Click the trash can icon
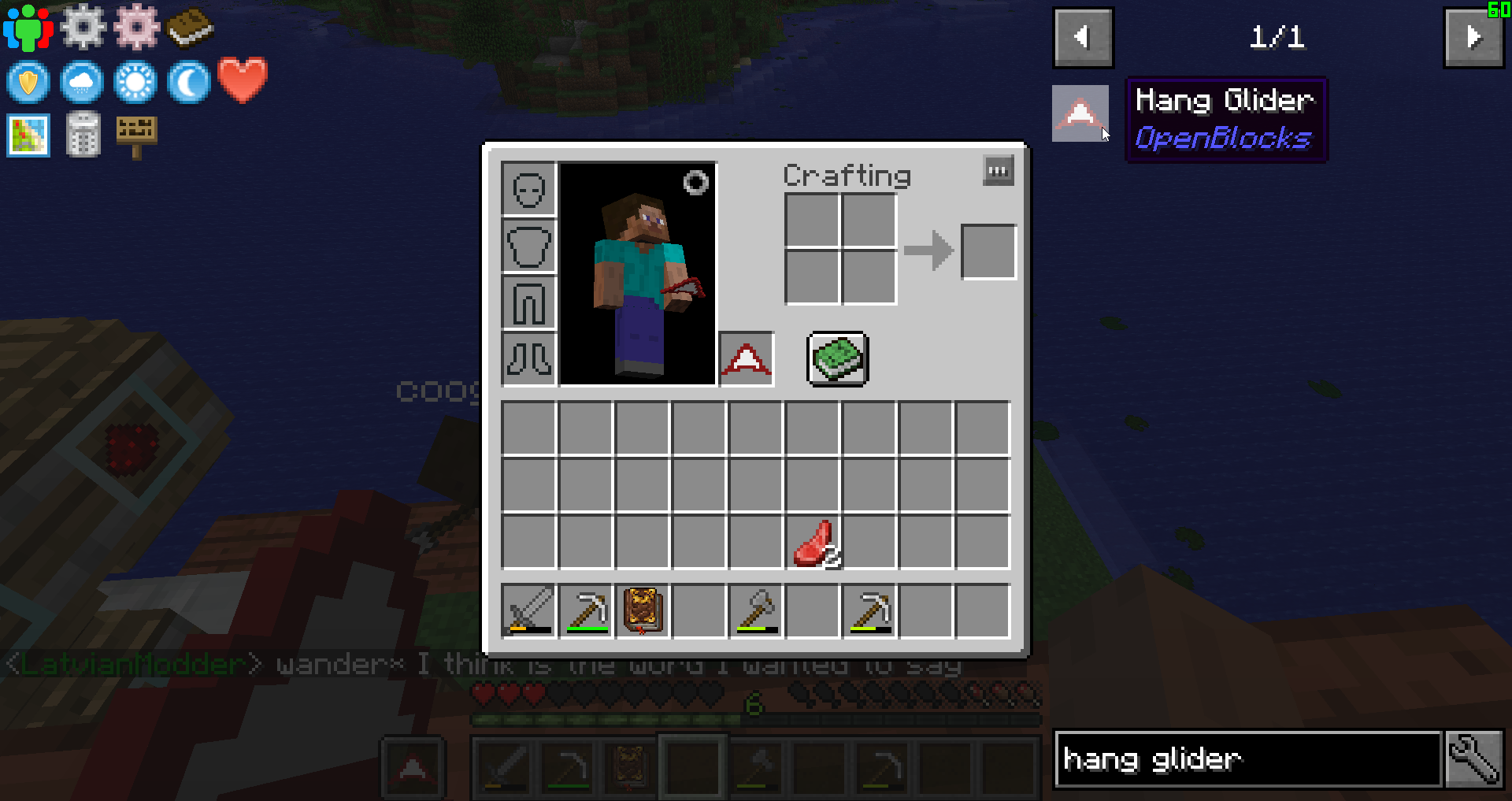The height and width of the screenshot is (801, 1512). click(83, 135)
